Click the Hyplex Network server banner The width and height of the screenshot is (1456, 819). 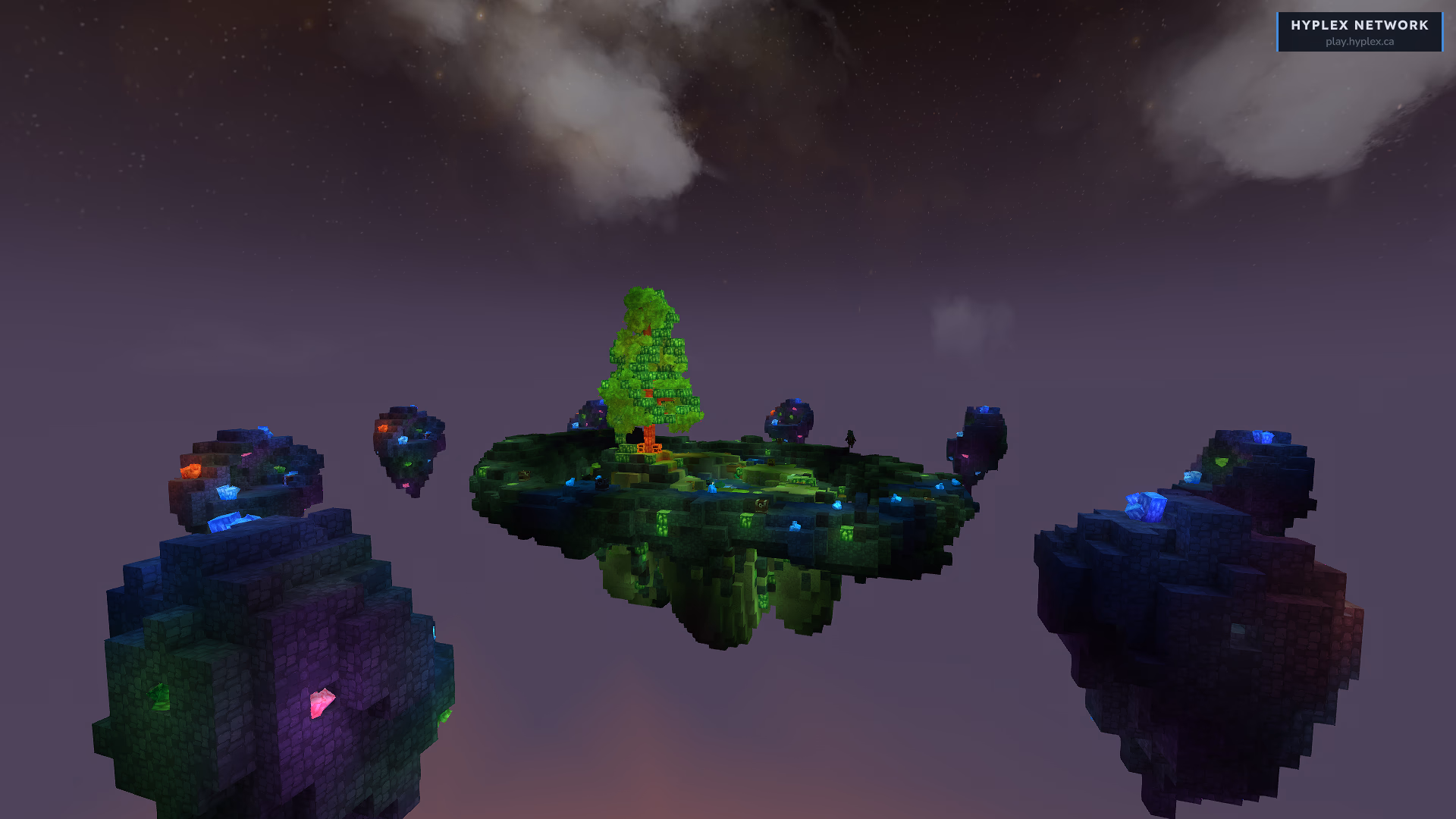coord(1359,32)
